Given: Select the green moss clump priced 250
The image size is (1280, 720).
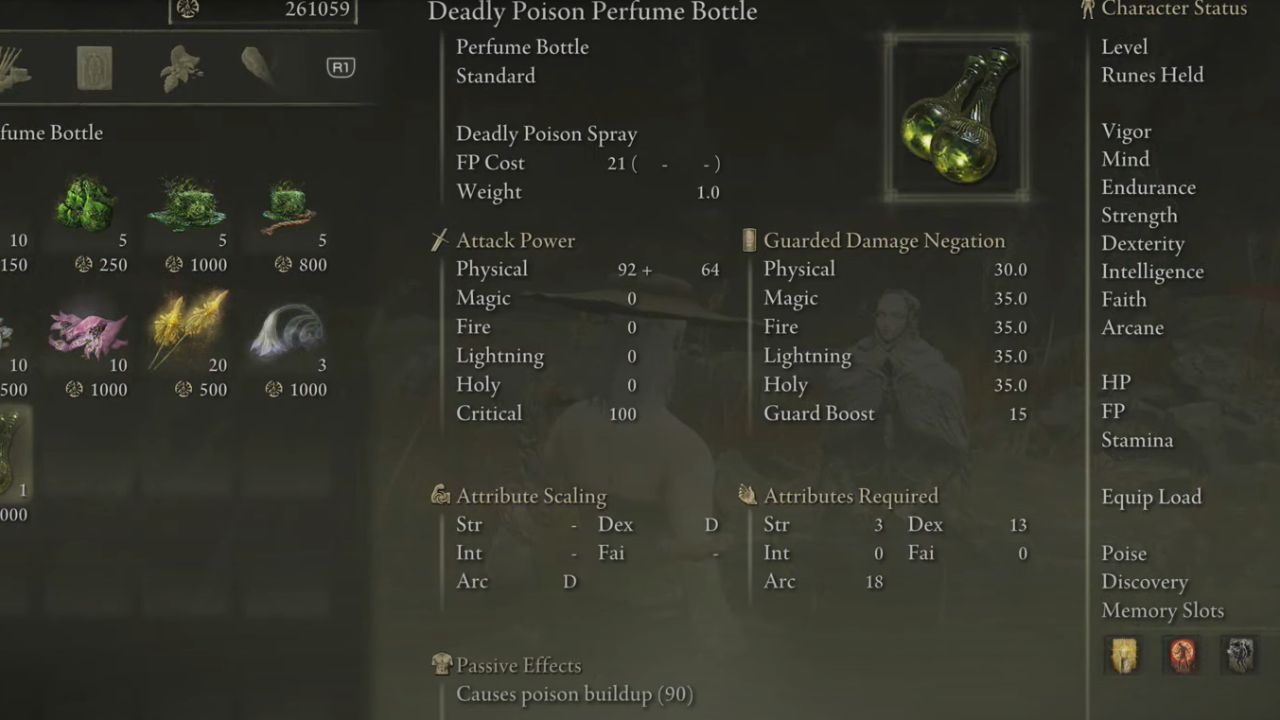Looking at the screenshot, I should (85, 205).
